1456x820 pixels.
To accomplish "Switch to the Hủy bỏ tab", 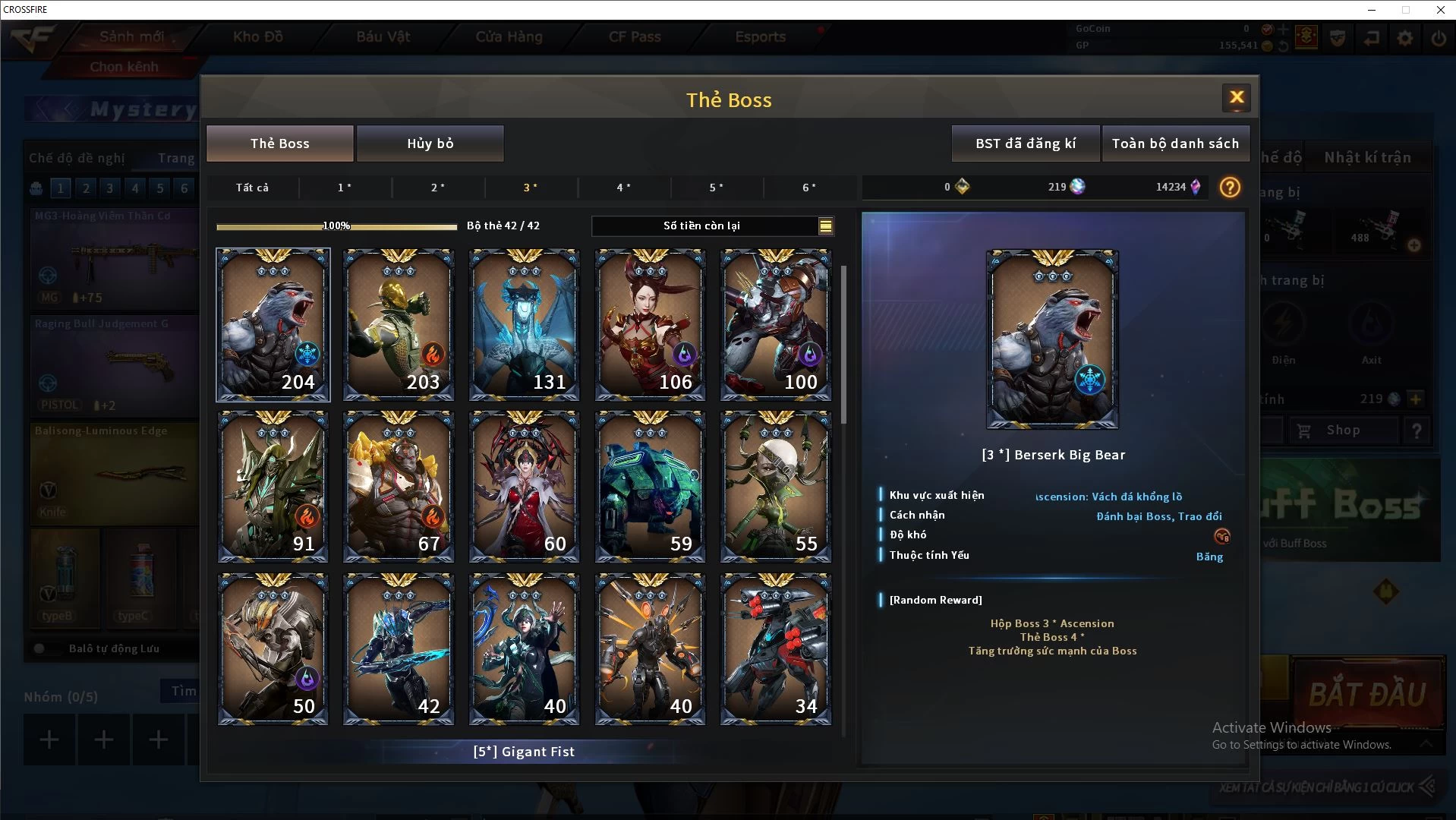I will coord(430,143).
